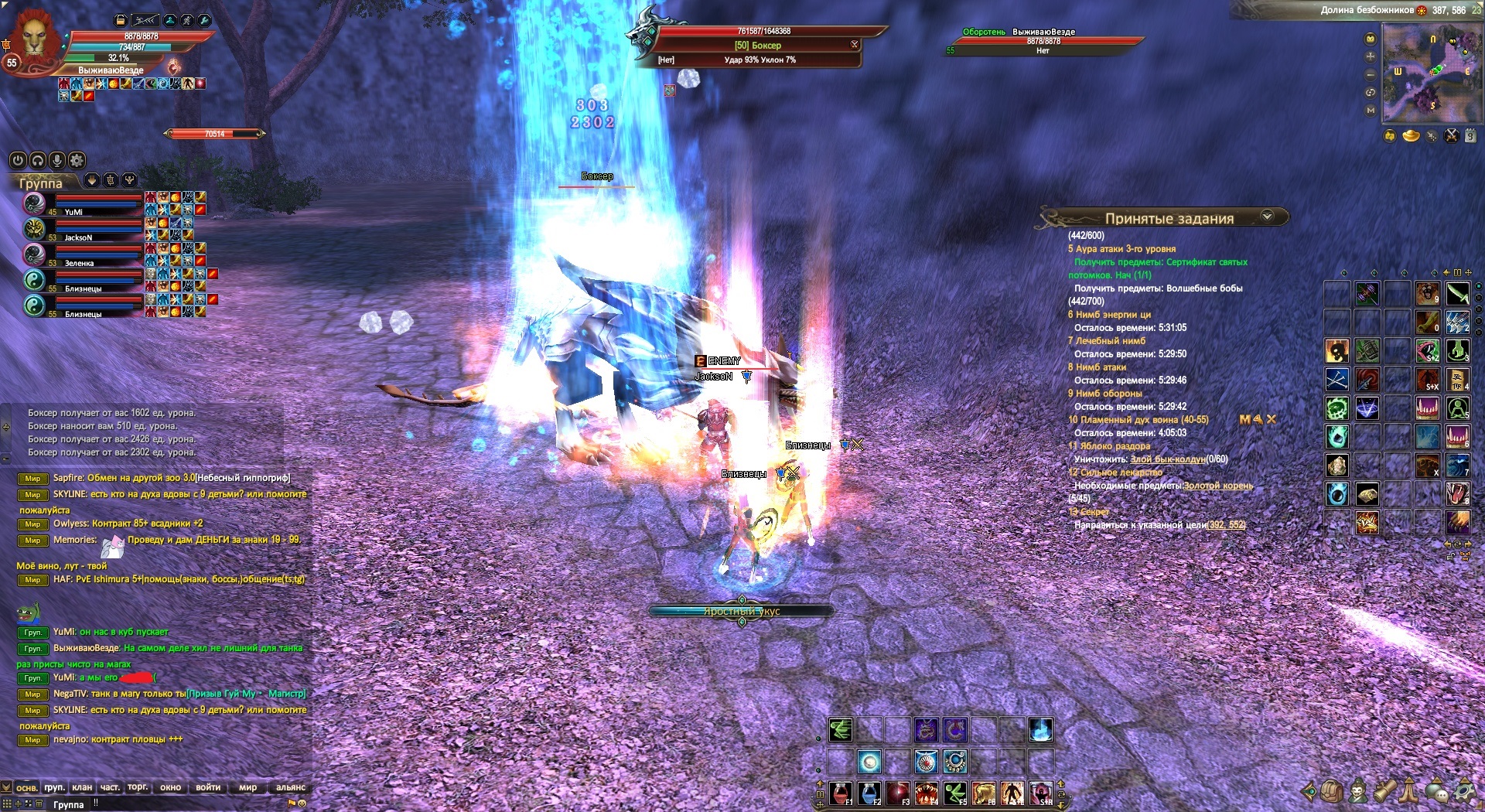The image size is (1485, 812).
Task: Open the chat emoticon smiley menu
Action: [302, 803]
